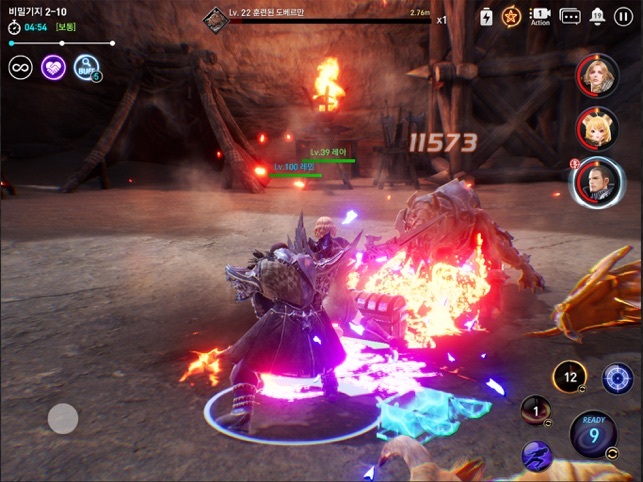Toggle the infinity repeat-battle icon
Viewport: 643px width, 482px height.
point(20,68)
